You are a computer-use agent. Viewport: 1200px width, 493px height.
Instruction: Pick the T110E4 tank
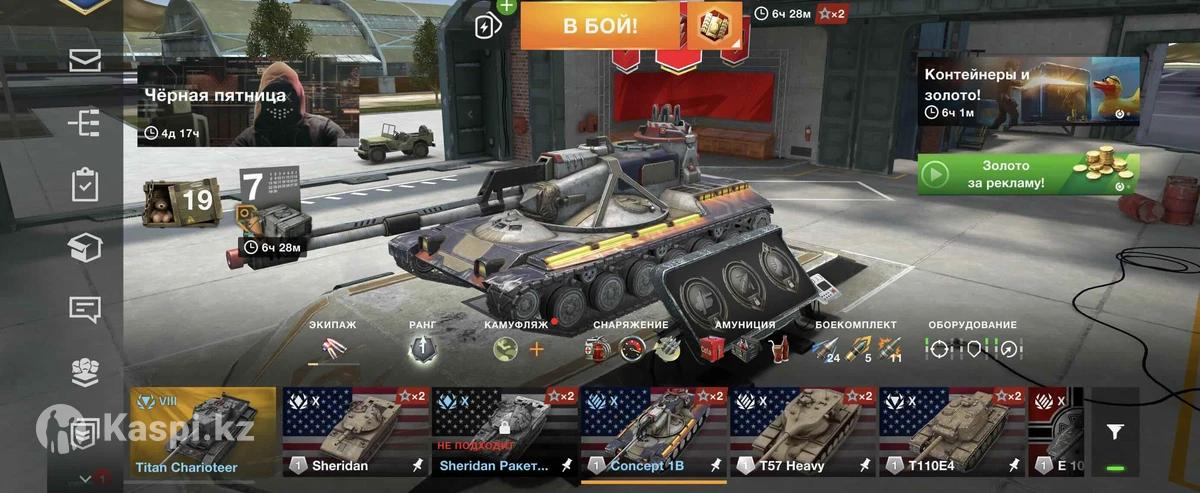coord(952,432)
